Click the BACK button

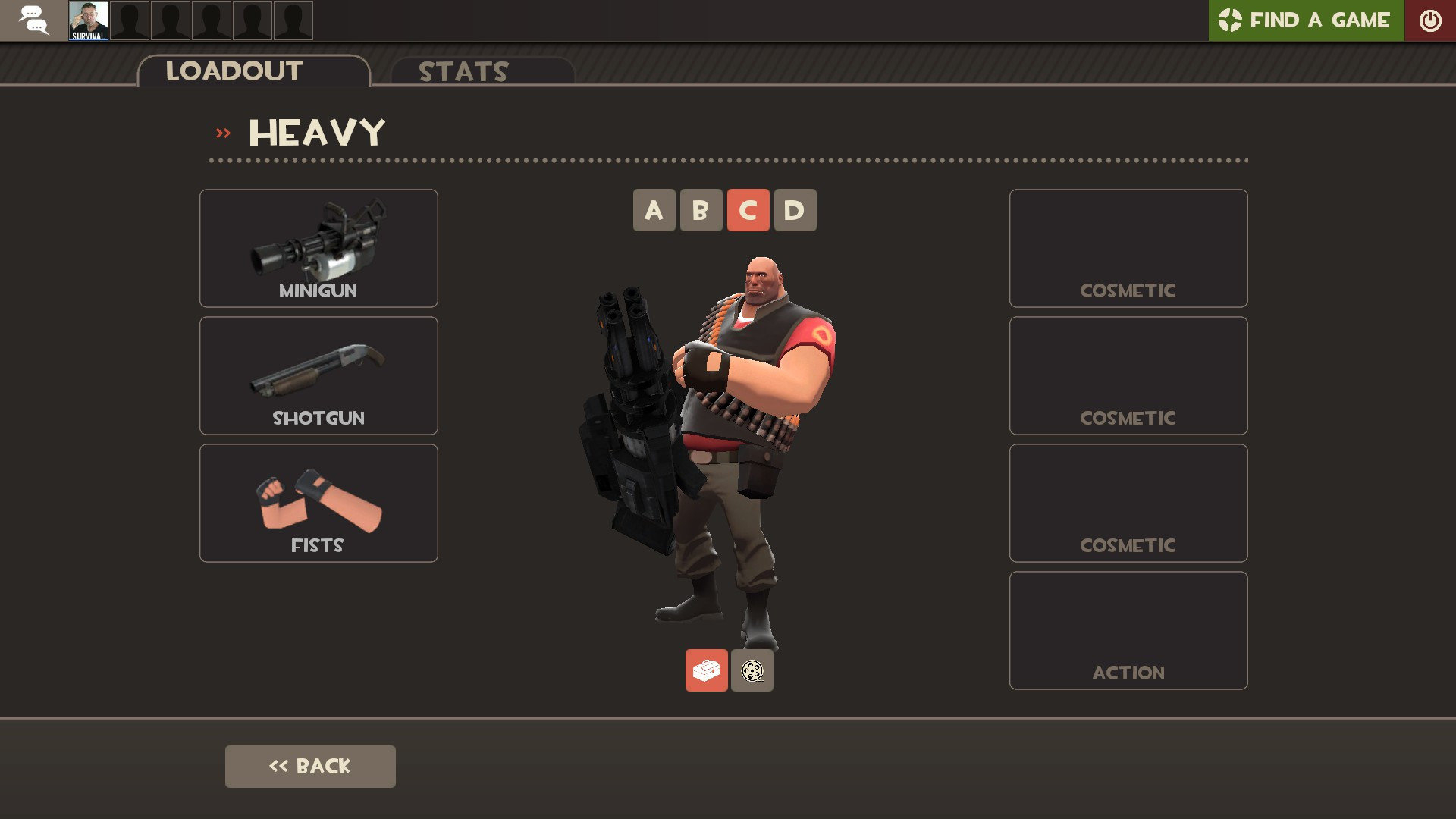click(309, 766)
